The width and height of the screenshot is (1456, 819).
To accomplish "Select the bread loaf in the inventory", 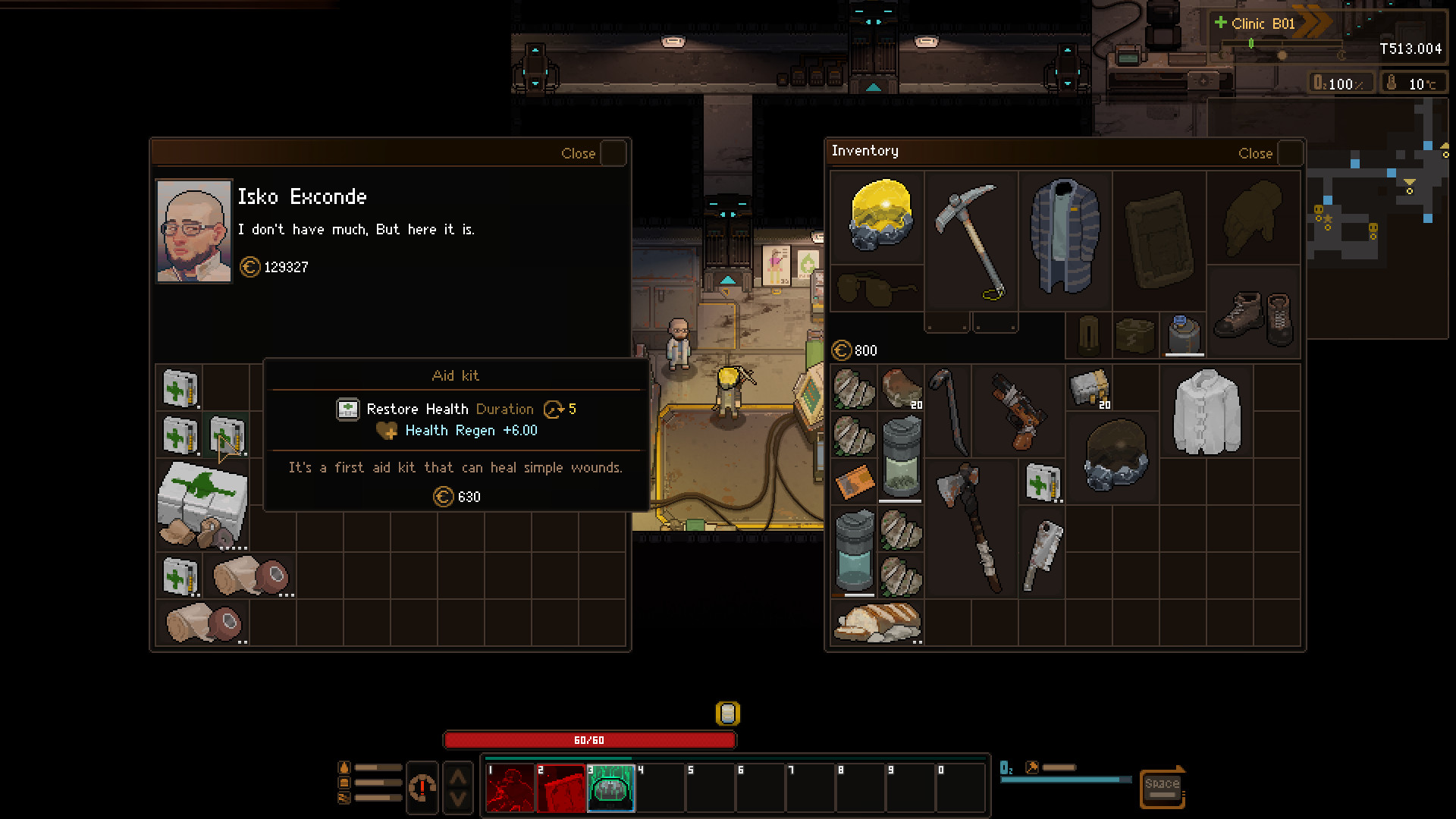I will (876, 622).
